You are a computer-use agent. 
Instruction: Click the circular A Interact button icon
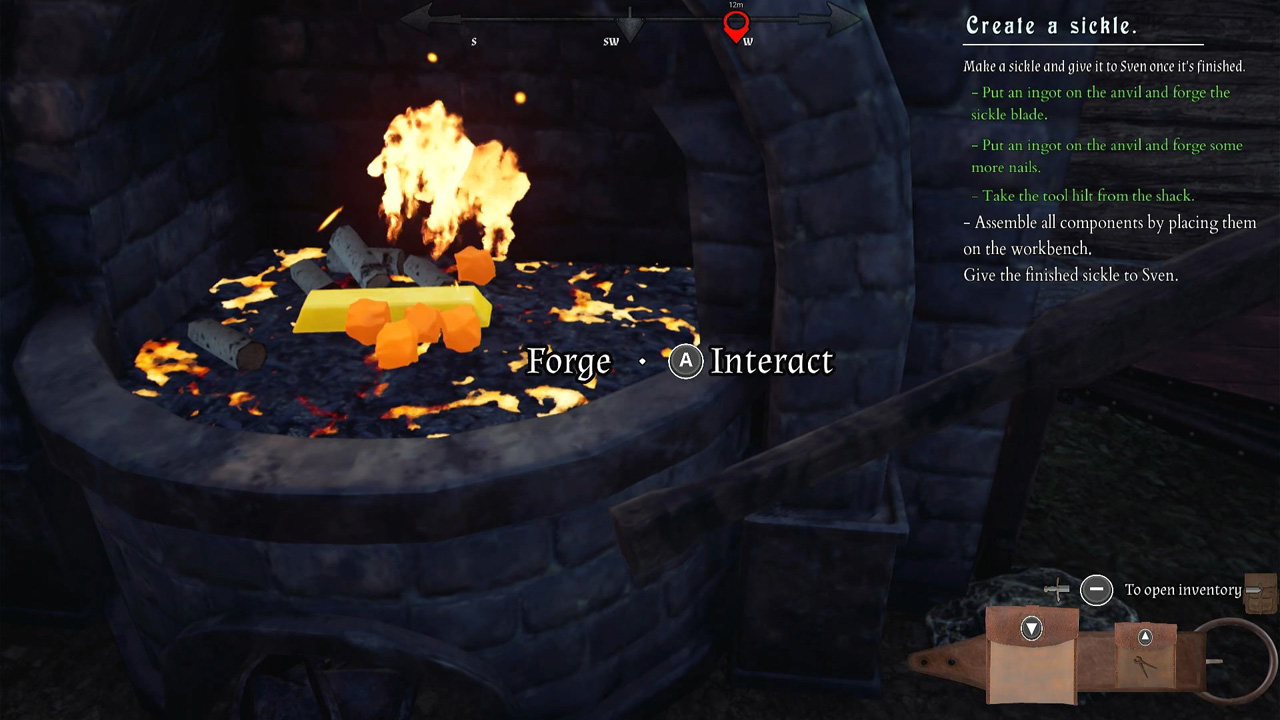[685, 362]
